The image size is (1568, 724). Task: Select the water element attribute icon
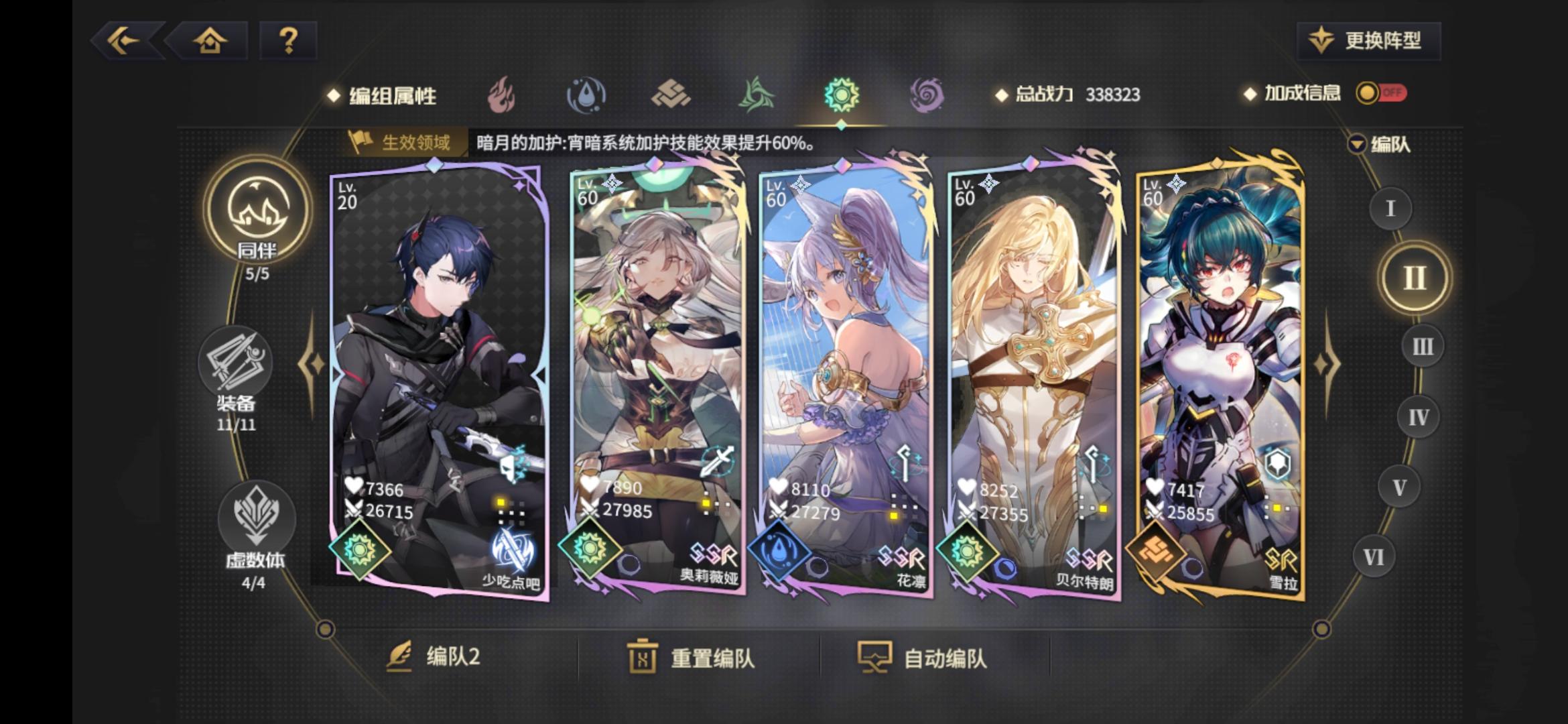(x=587, y=96)
